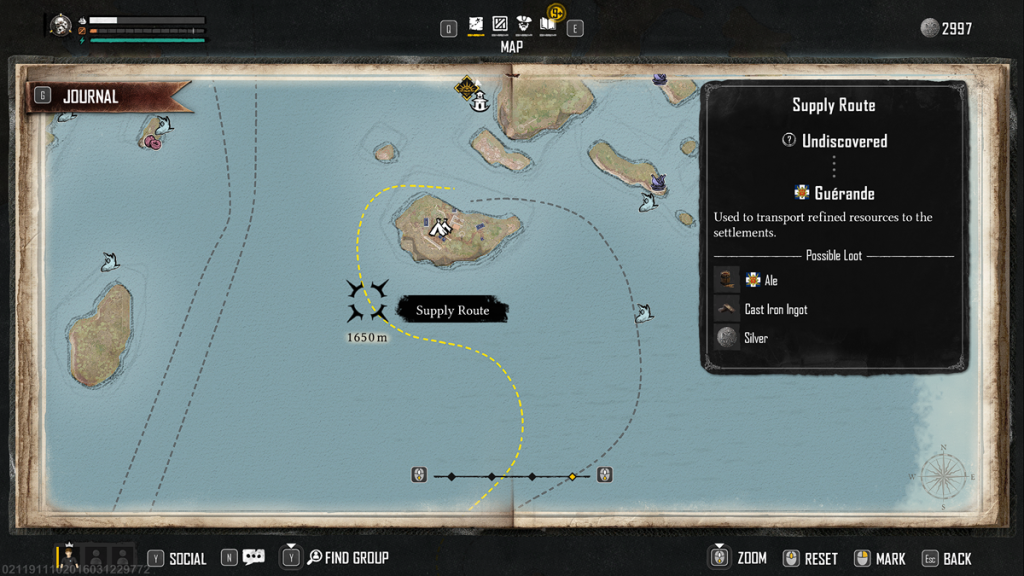Viewport: 1024px width, 576px height.
Task: Switch to the pirate captain tab
Action: point(524,24)
